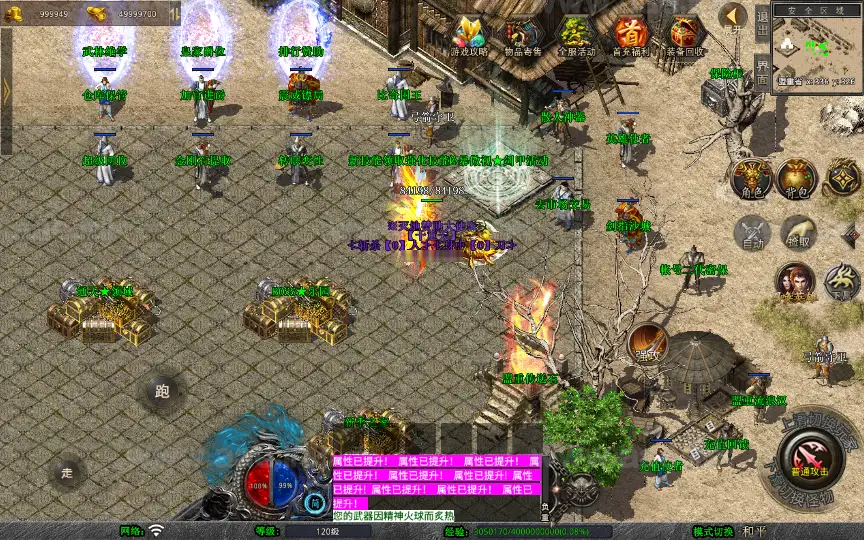Open the minimap of the safe zone

(x=815, y=48)
